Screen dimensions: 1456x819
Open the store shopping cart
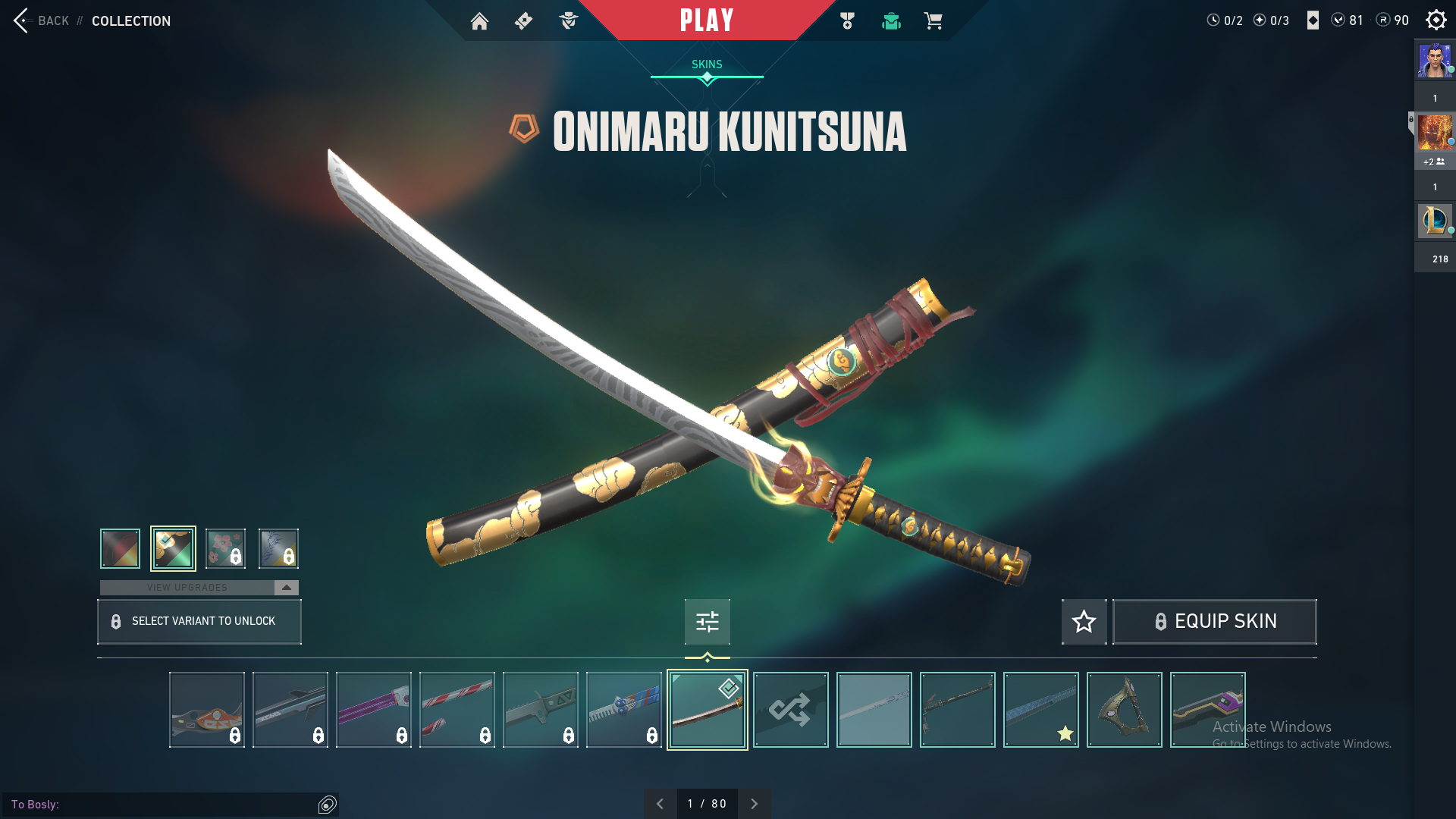point(933,21)
